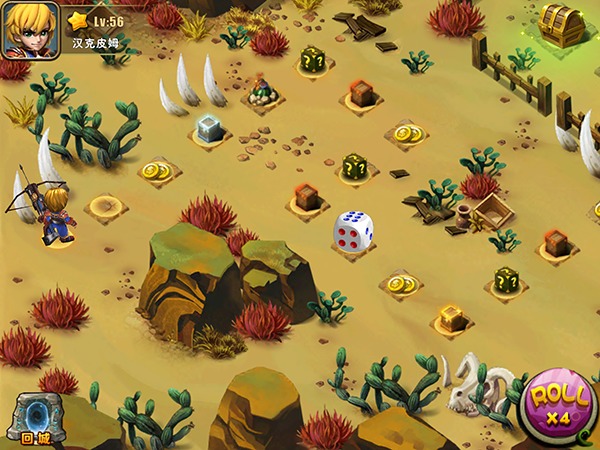Tap the ROLL x4 dice button
This screenshot has width=600, height=450.
559,405
